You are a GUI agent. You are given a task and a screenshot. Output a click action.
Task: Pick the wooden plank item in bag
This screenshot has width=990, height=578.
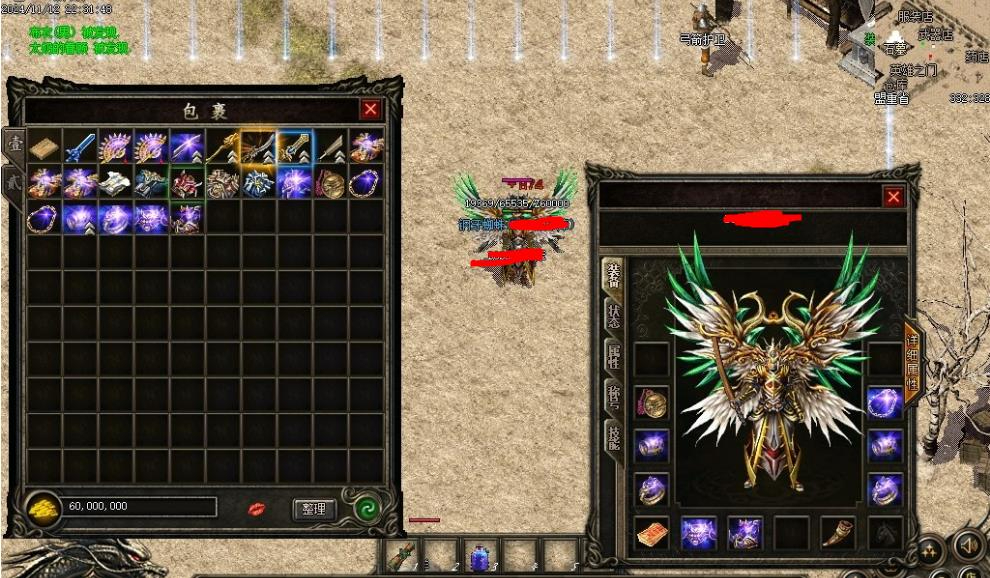click(43, 148)
